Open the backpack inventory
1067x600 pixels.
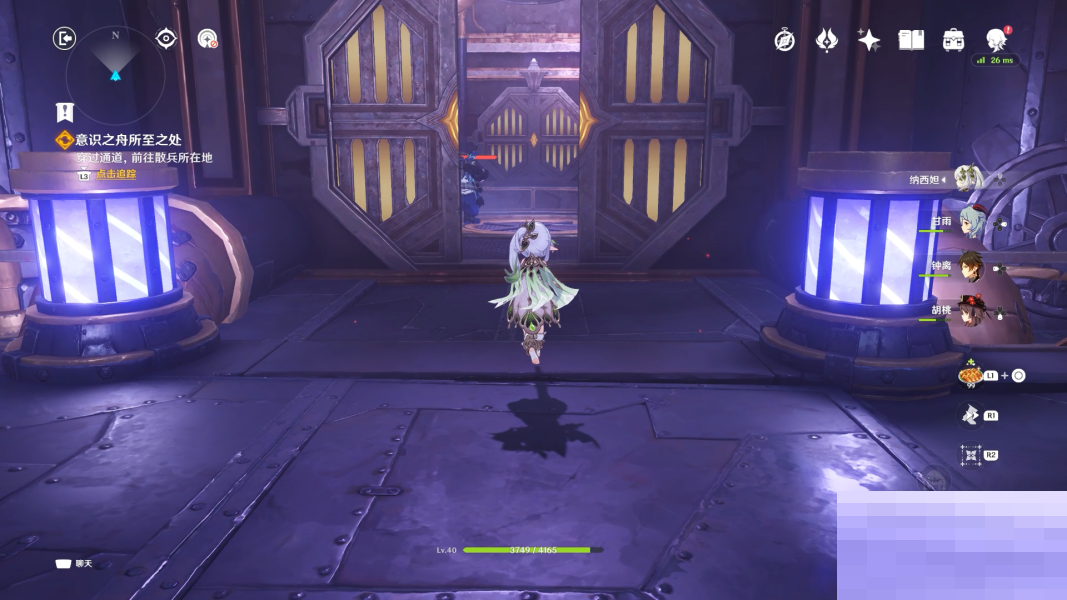953,40
